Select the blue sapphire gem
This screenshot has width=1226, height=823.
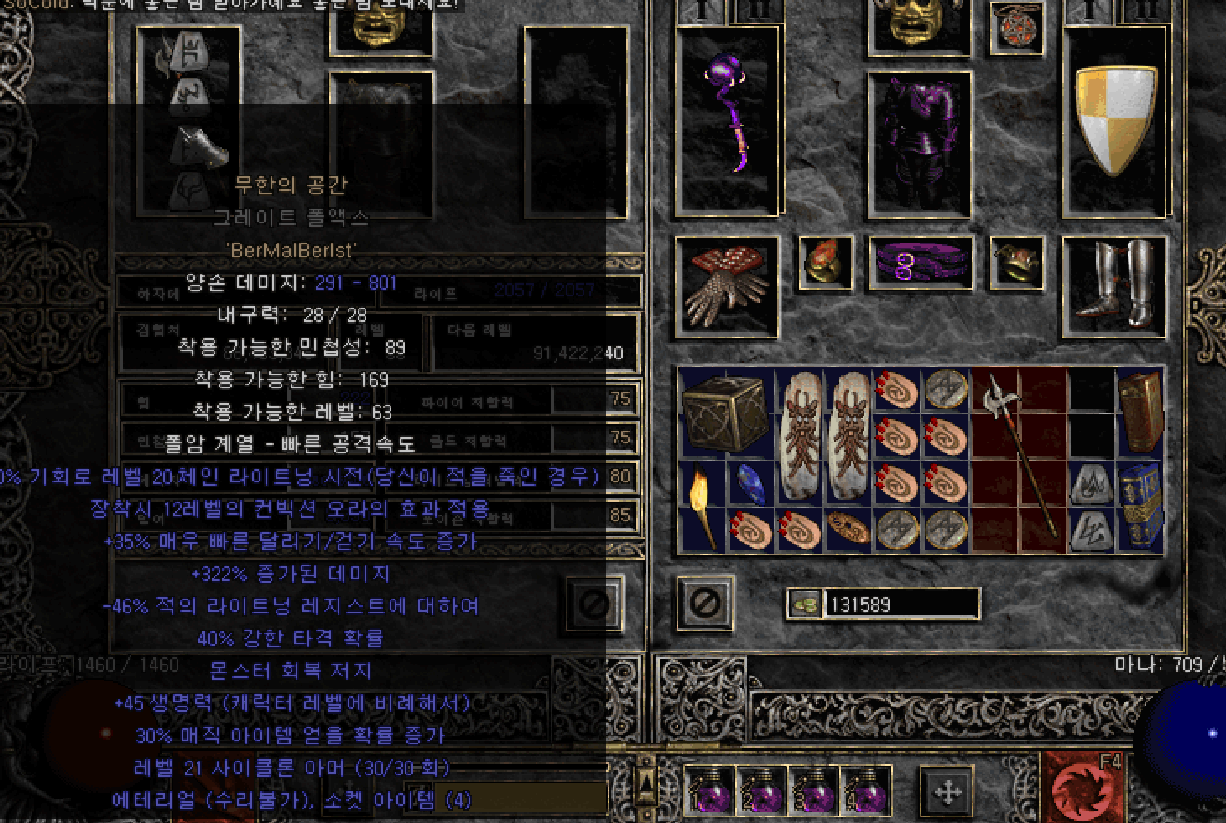pyautogui.click(x=750, y=484)
